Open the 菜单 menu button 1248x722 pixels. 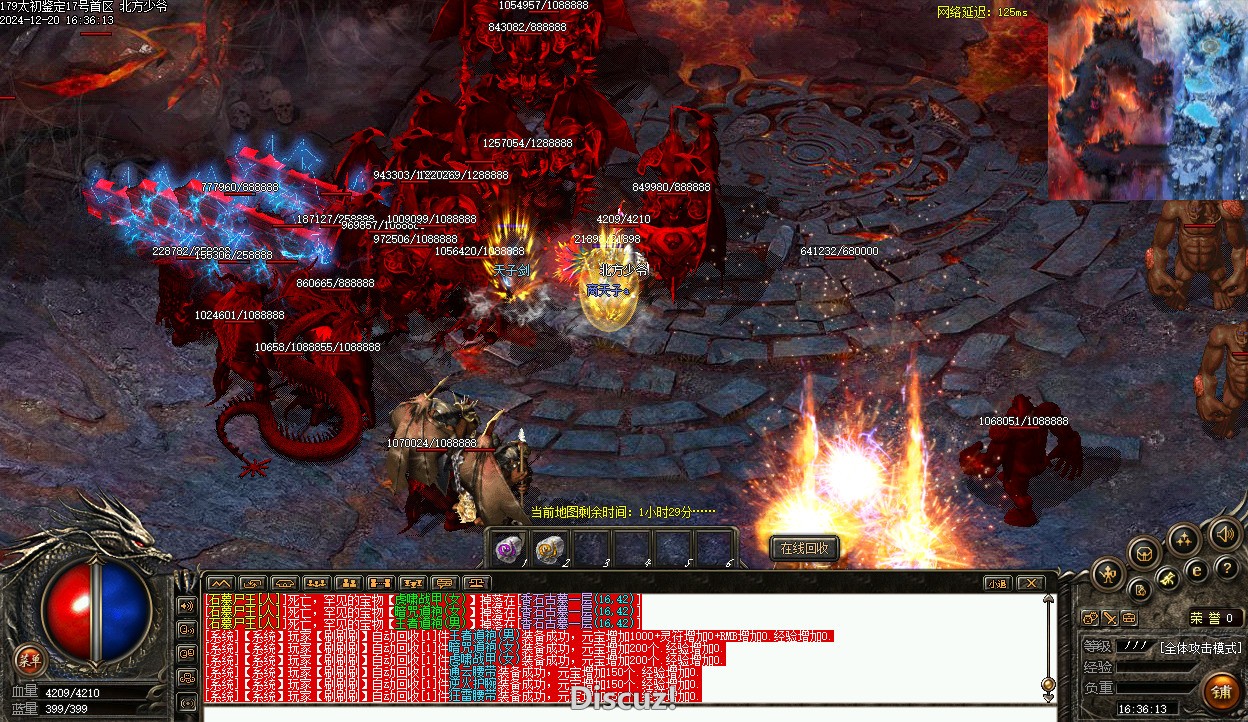click(29, 659)
